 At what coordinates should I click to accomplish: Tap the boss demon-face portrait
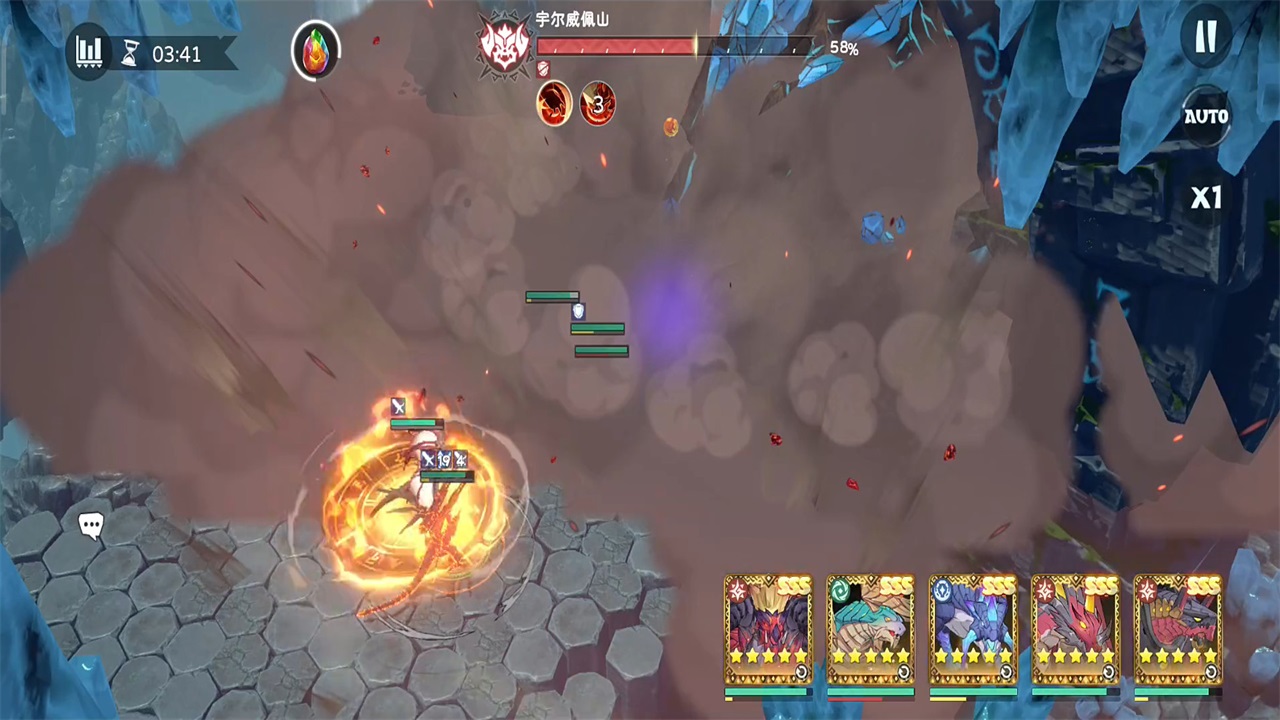[x=504, y=45]
